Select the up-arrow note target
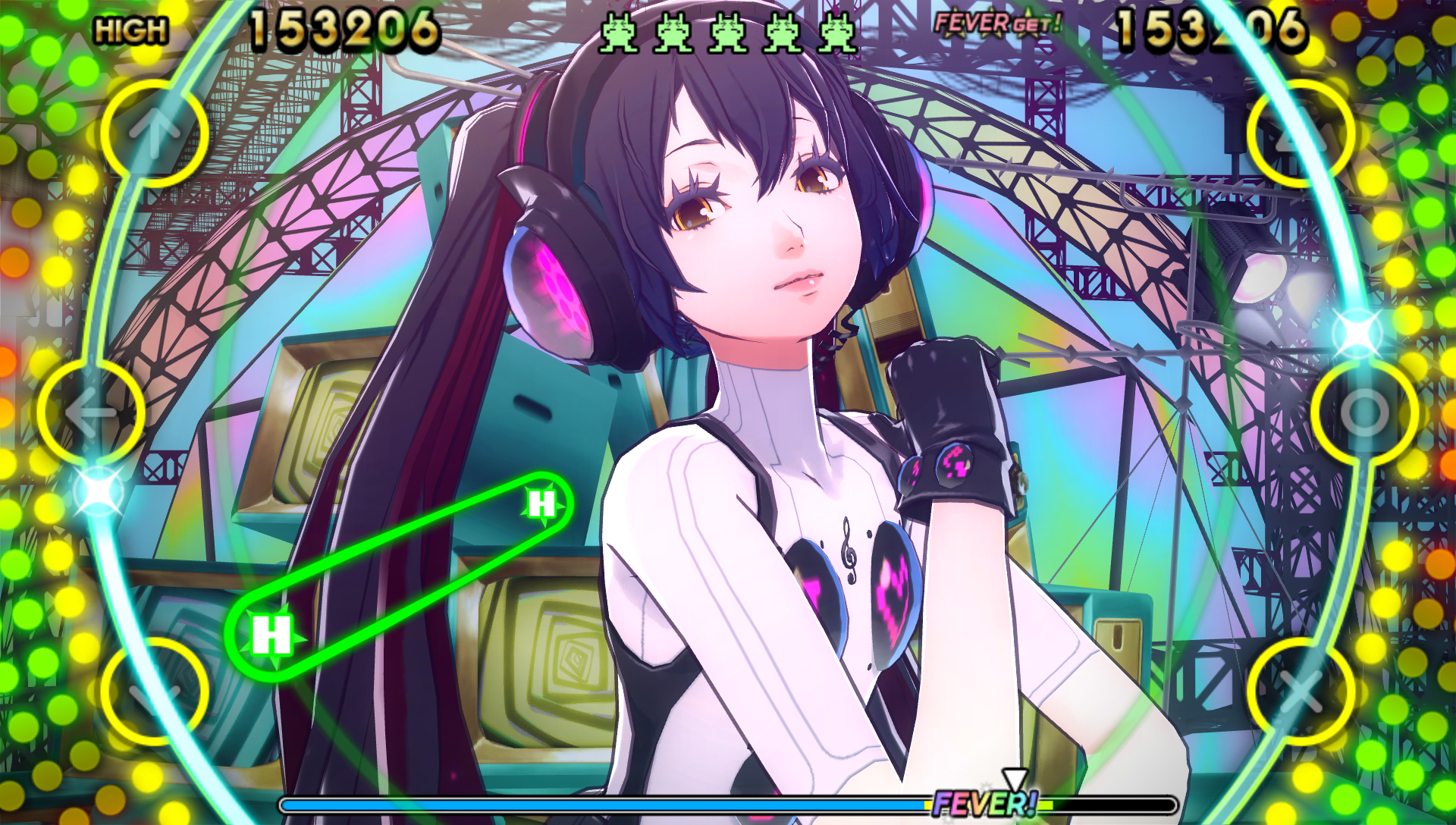 (155, 133)
